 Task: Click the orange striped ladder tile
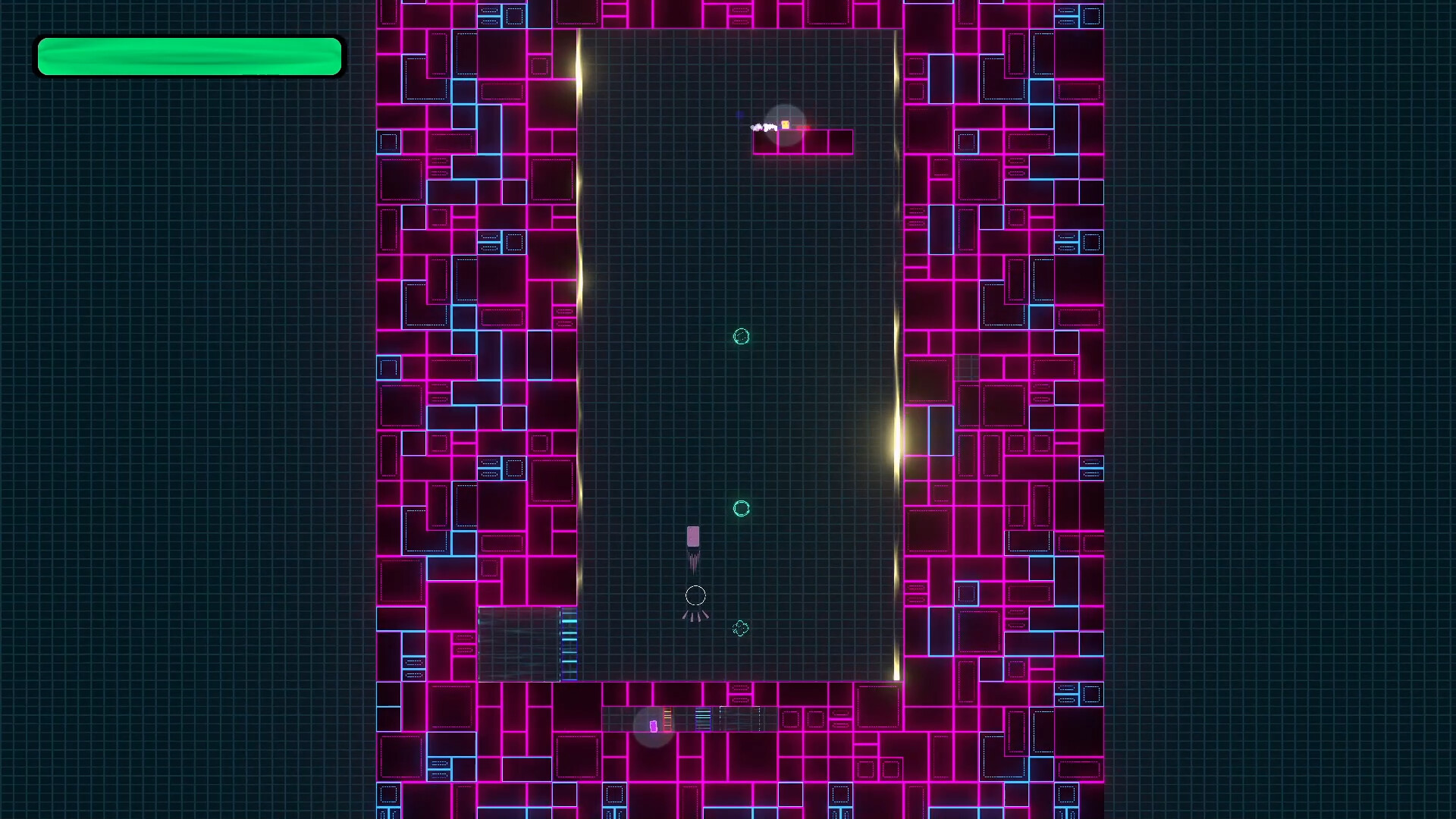[667, 718]
